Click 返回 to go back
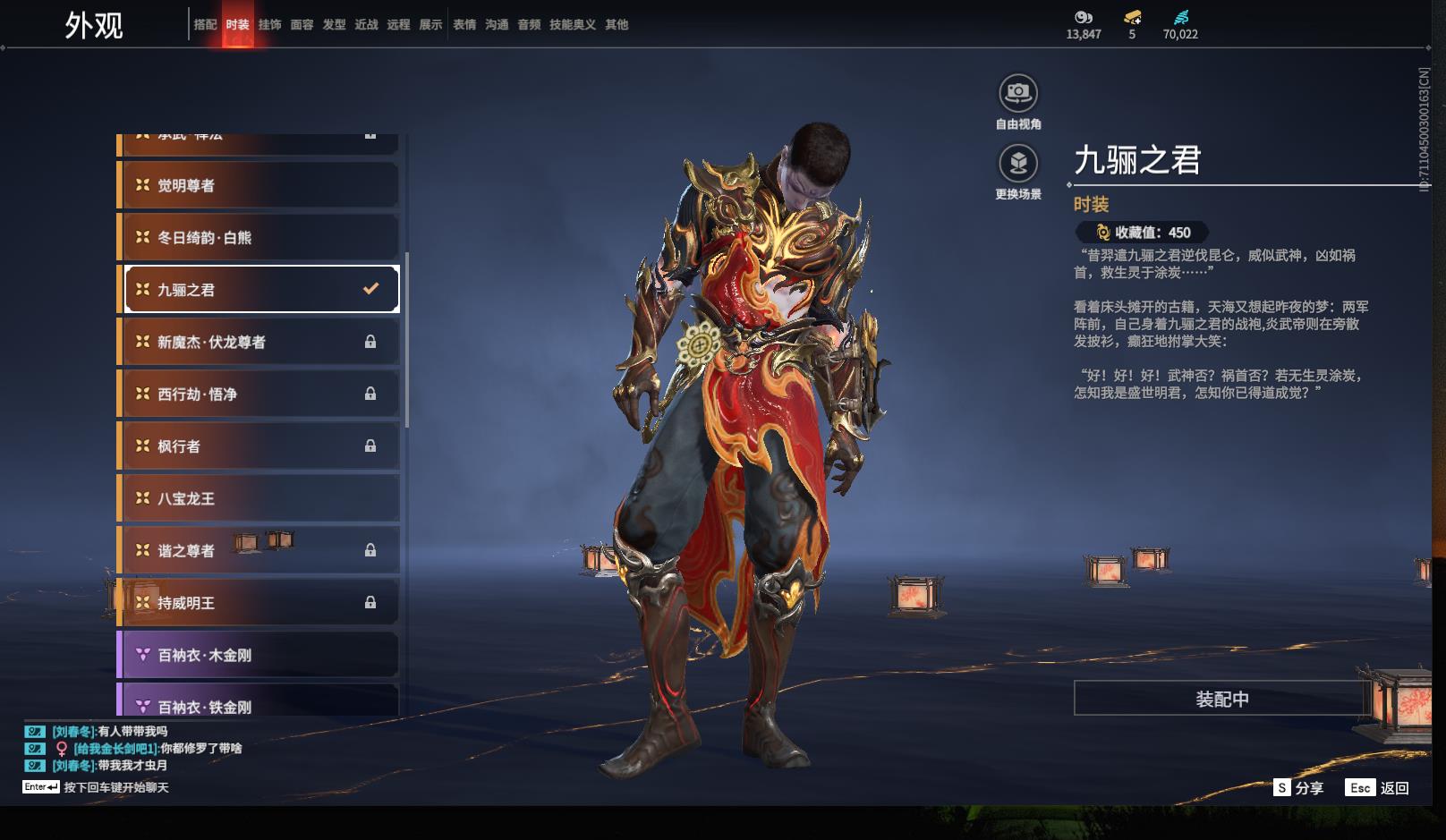 click(x=1378, y=788)
